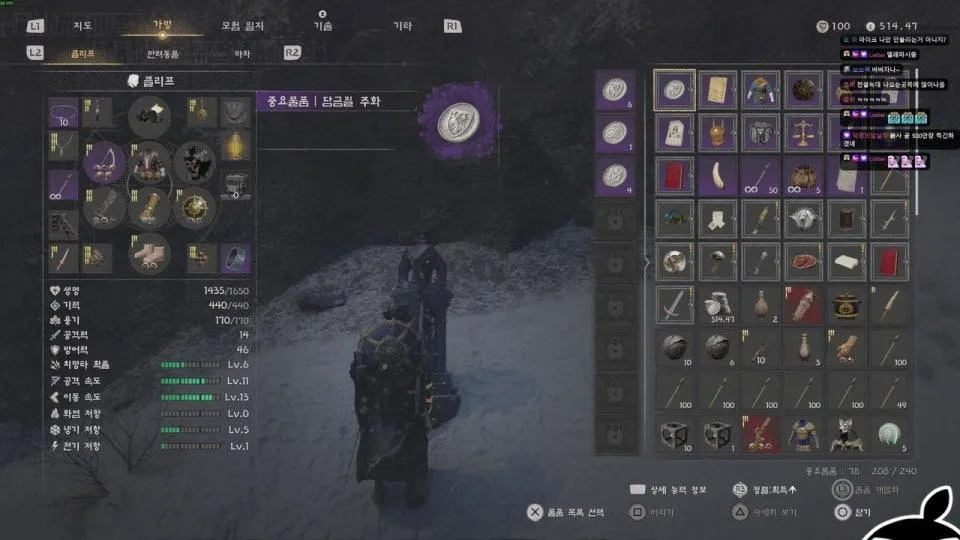The width and height of the screenshot is (960, 540).
Task: Select the equipped chest armor slot
Action: tap(150, 162)
